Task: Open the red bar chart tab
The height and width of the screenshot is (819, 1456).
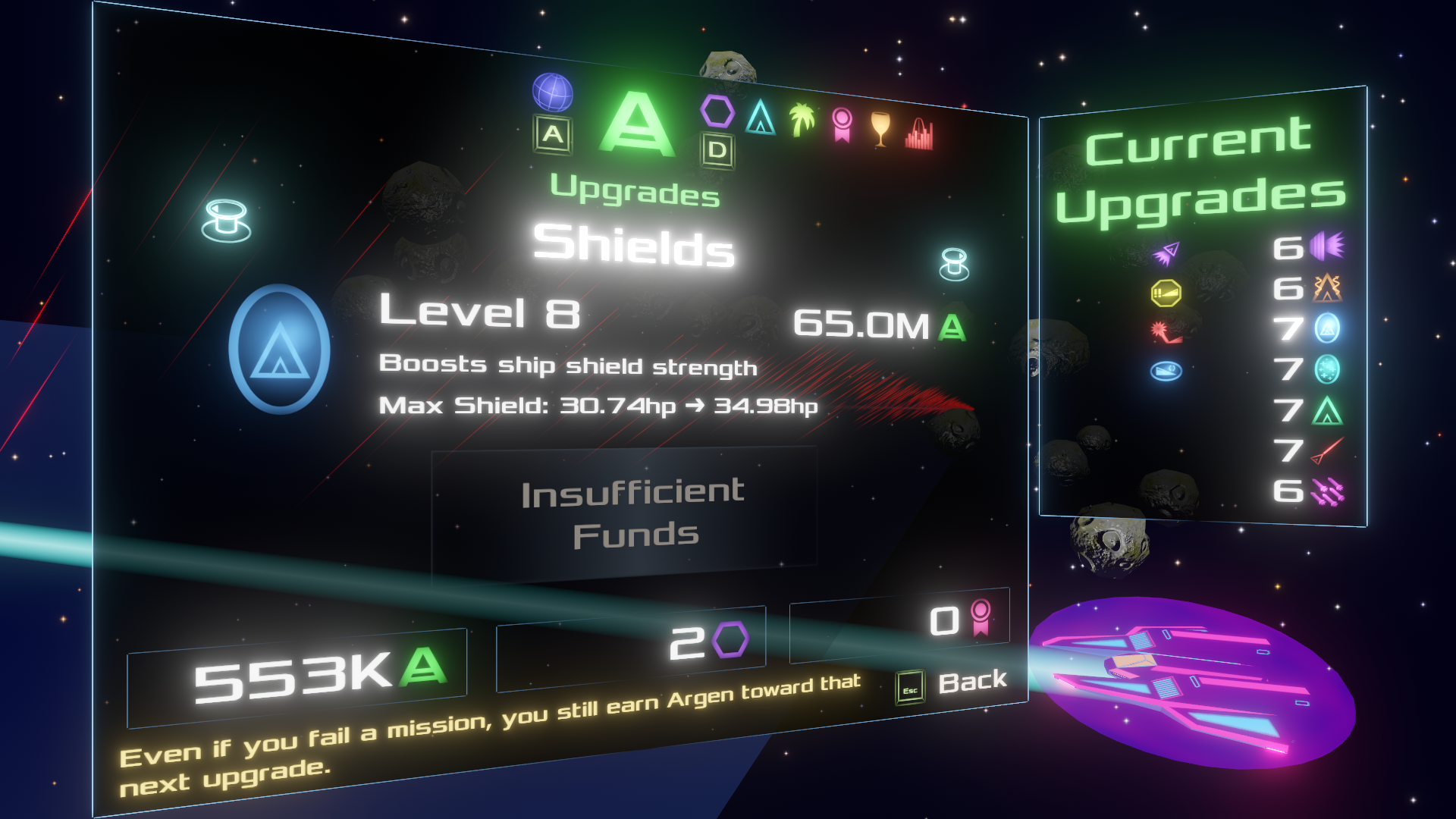Action: click(919, 134)
